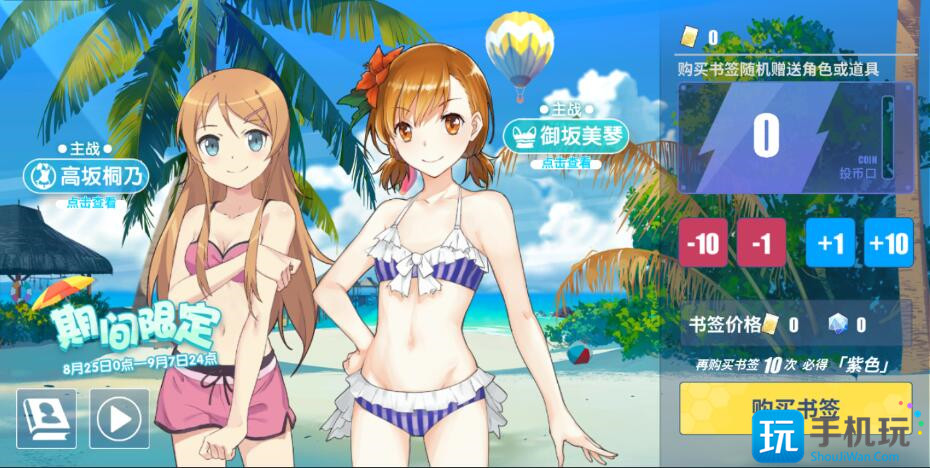Add one coin with +1 button

(830, 243)
